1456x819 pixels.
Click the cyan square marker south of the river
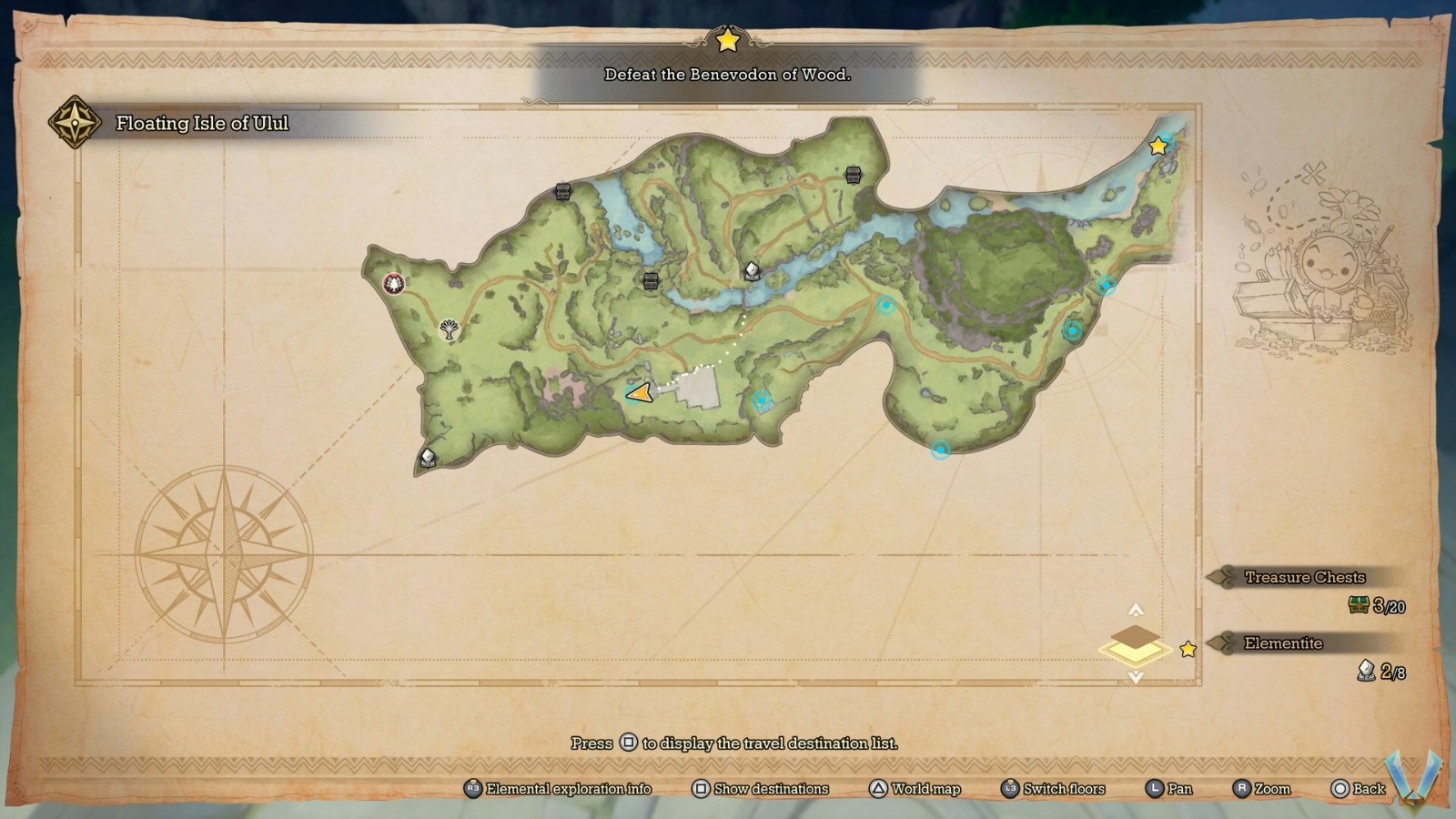(763, 399)
